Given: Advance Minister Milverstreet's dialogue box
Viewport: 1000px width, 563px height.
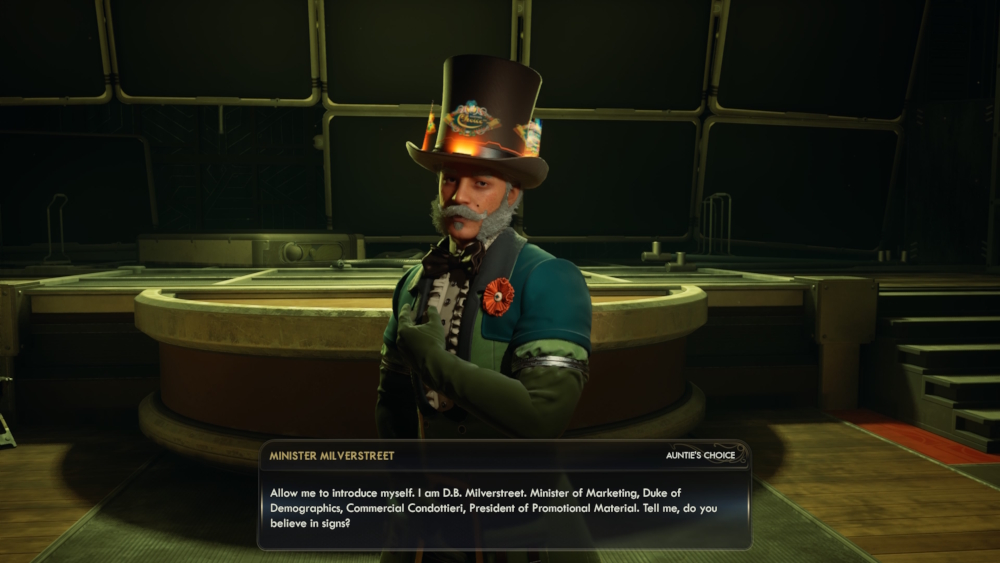Looking at the screenshot, I should point(504,508).
